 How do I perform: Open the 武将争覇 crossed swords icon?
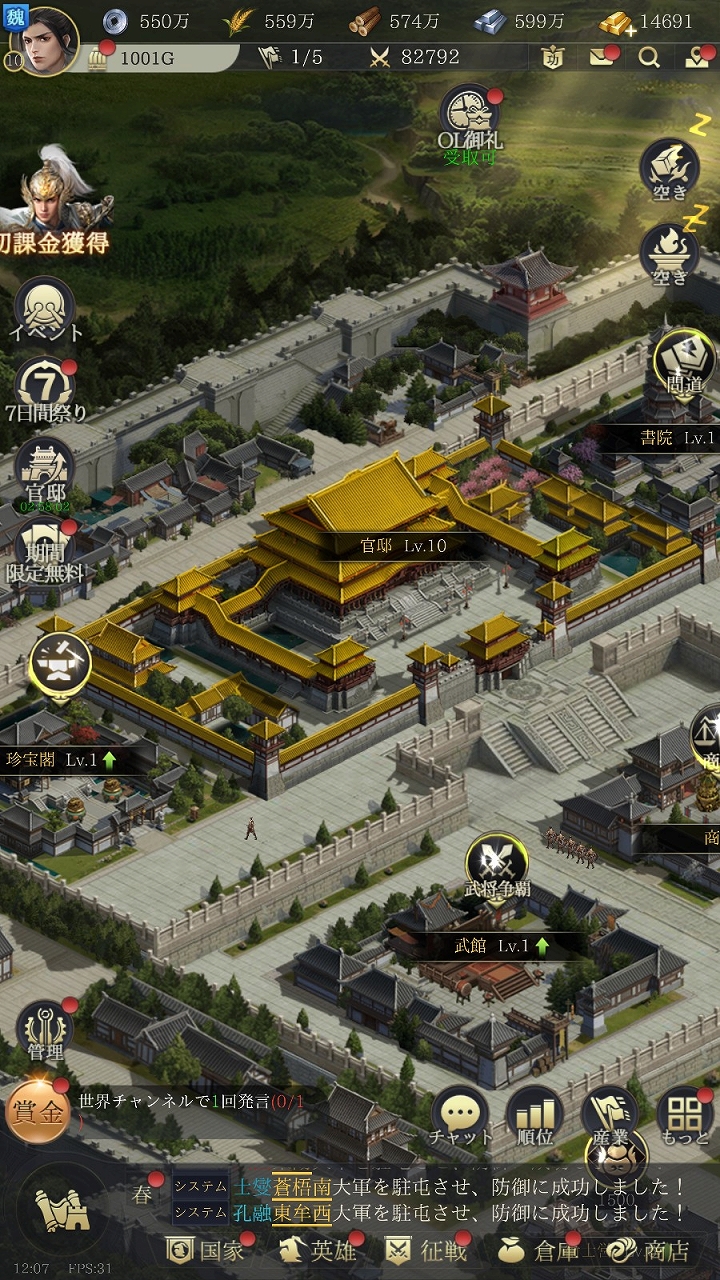[x=497, y=862]
